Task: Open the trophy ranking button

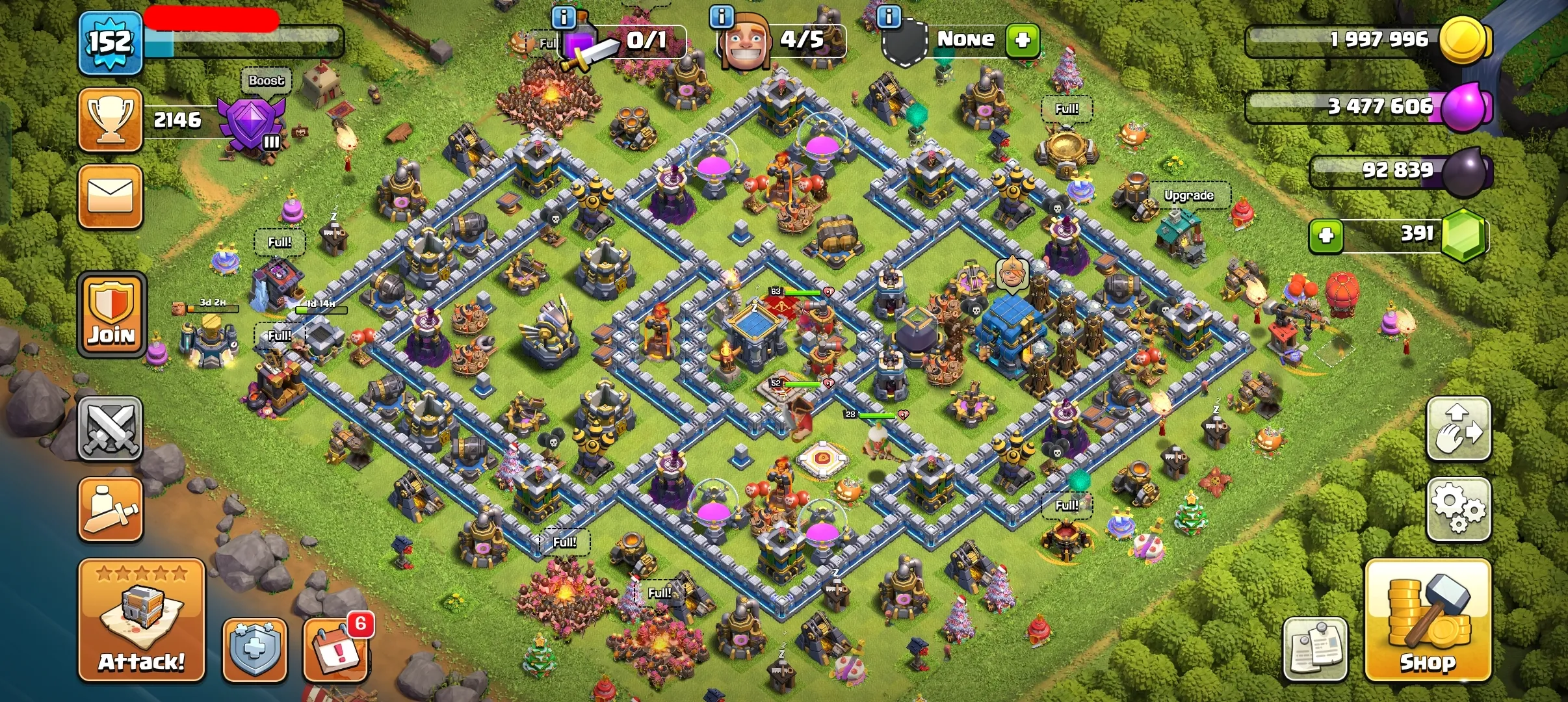Action: pos(111,120)
